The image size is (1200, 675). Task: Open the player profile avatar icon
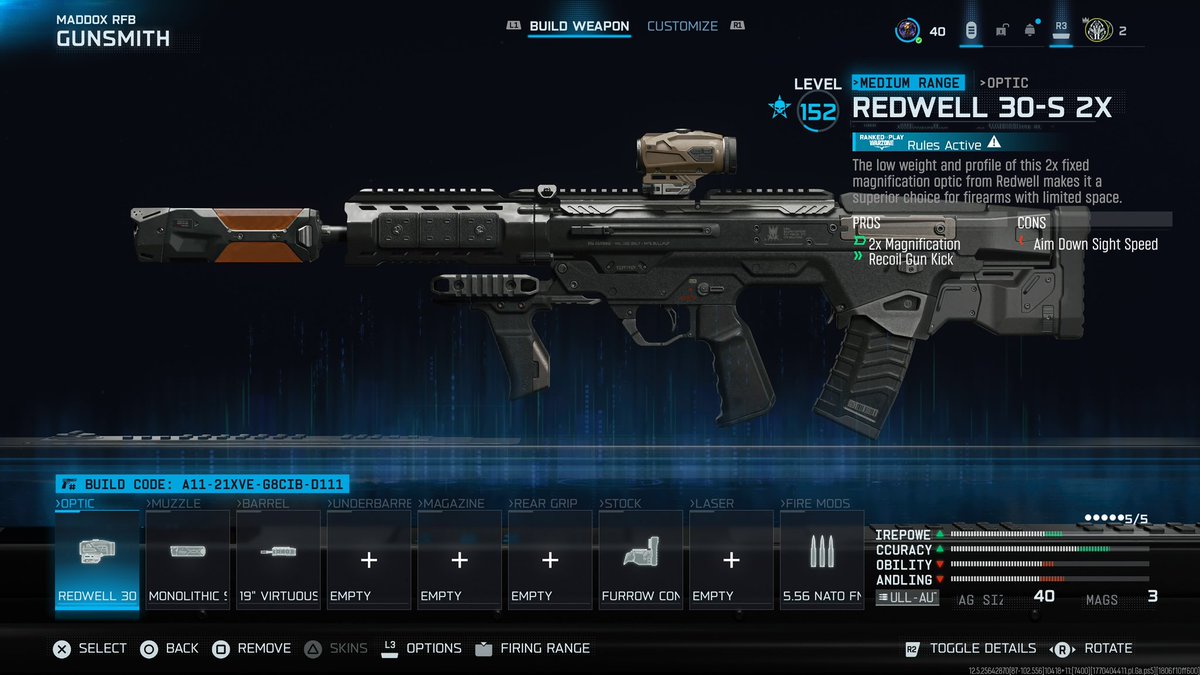(907, 31)
